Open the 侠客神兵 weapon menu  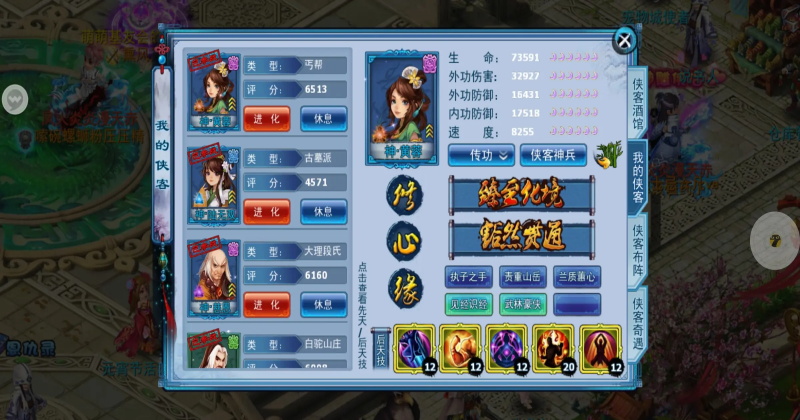point(553,154)
